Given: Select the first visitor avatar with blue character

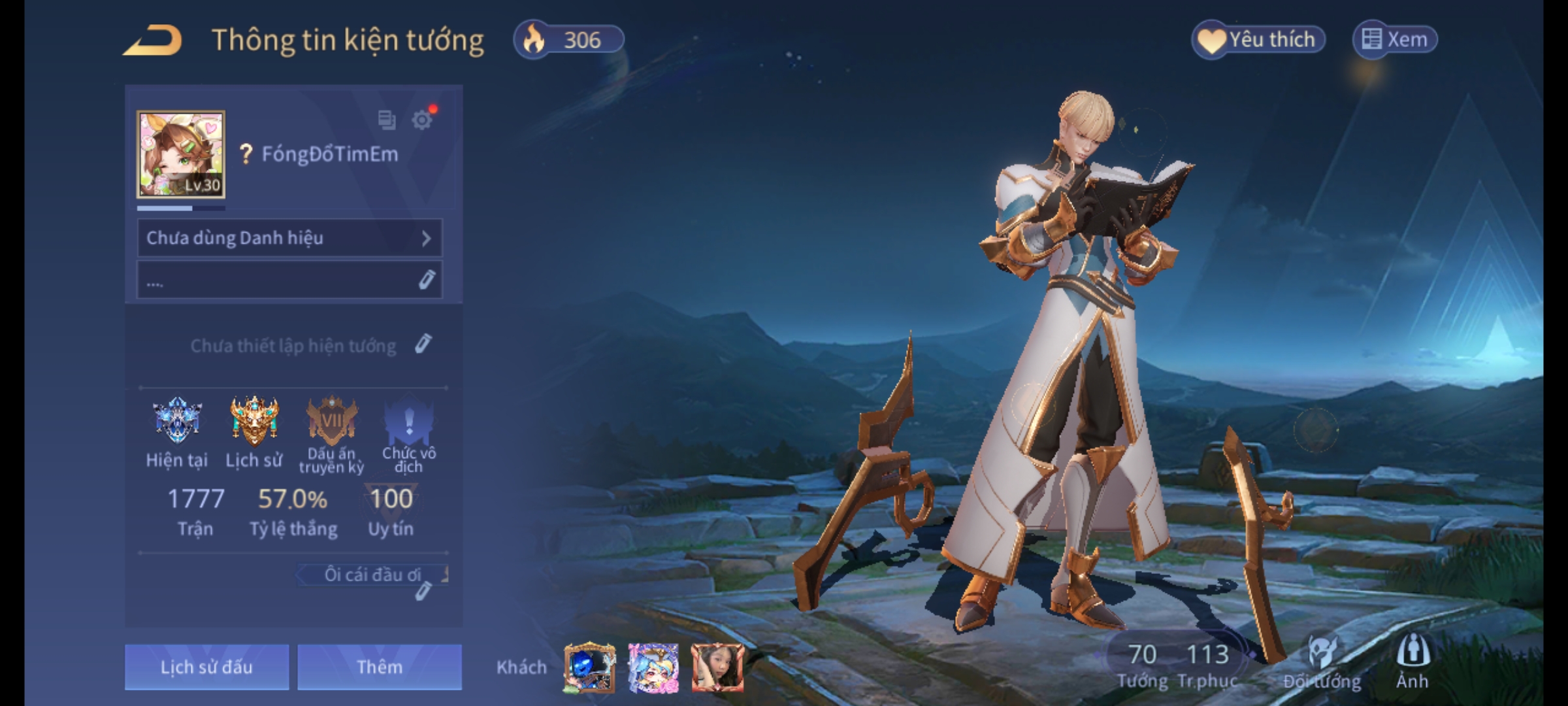Looking at the screenshot, I should point(589,667).
